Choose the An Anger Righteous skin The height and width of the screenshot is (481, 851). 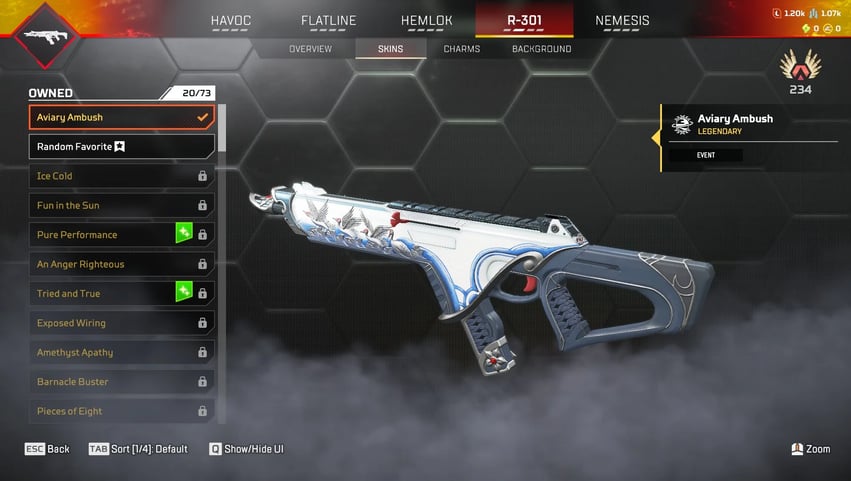click(x=121, y=264)
